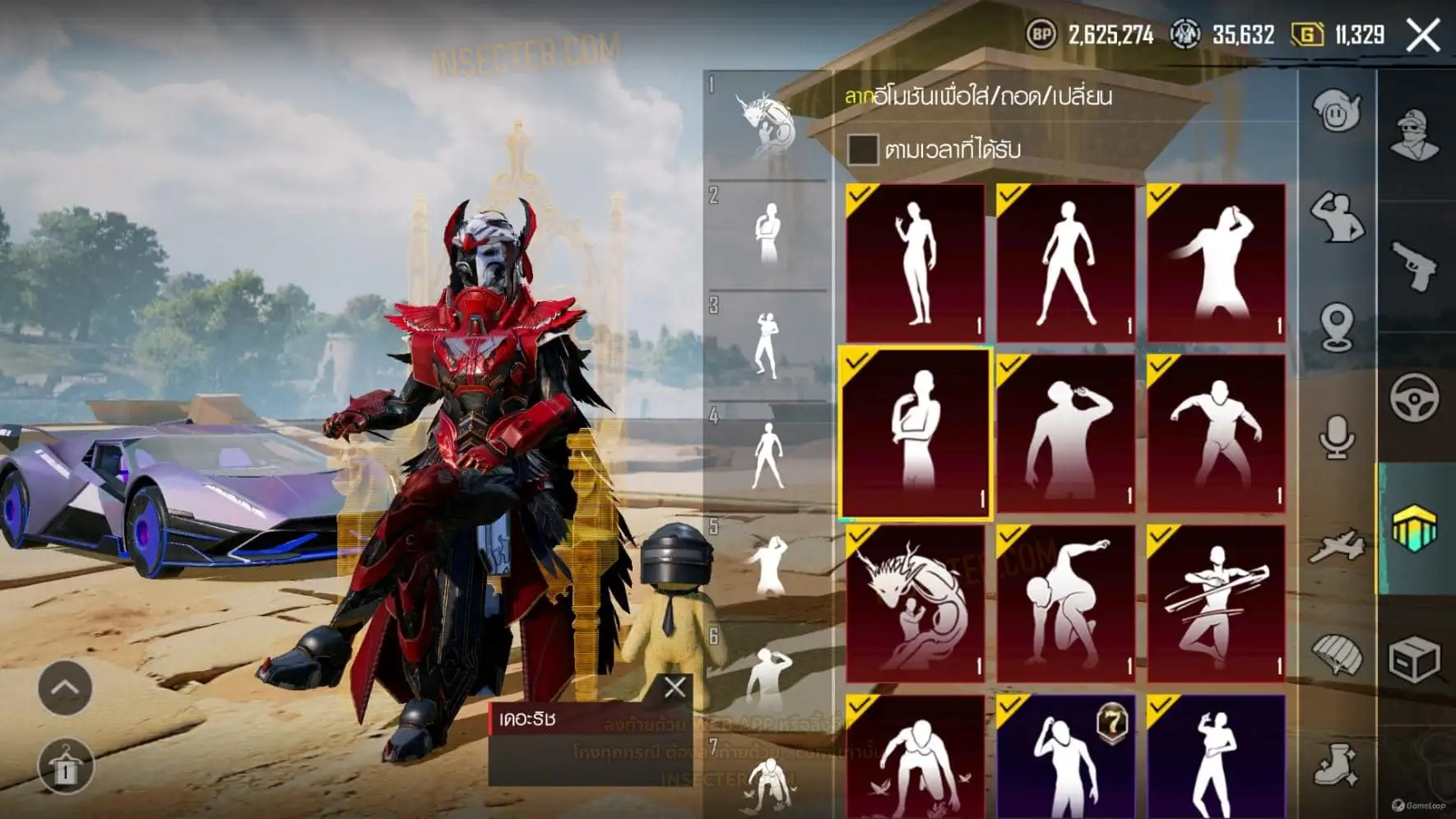Close the inventory screen with the X
The width and height of the screenshot is (1456, 819).
pyautogui.click(x=1423, y=35)
